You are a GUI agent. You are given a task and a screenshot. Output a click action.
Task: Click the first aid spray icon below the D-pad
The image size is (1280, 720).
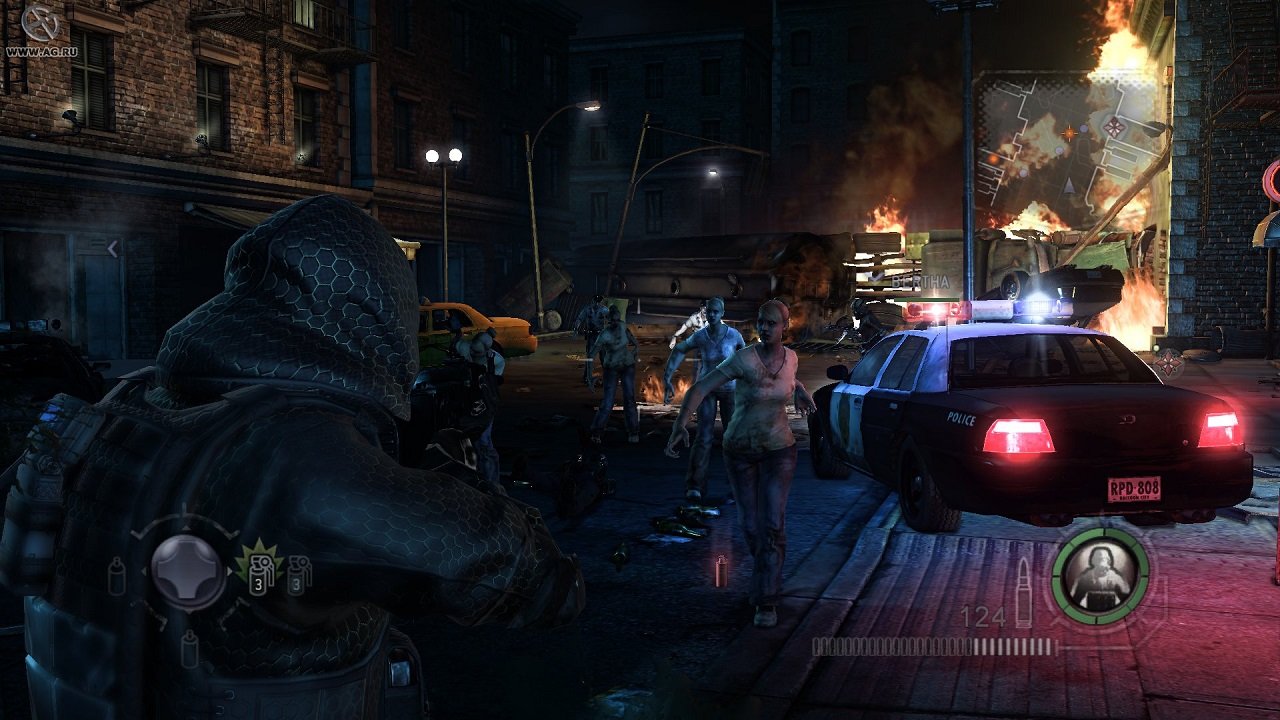click(x=189, y=648)
